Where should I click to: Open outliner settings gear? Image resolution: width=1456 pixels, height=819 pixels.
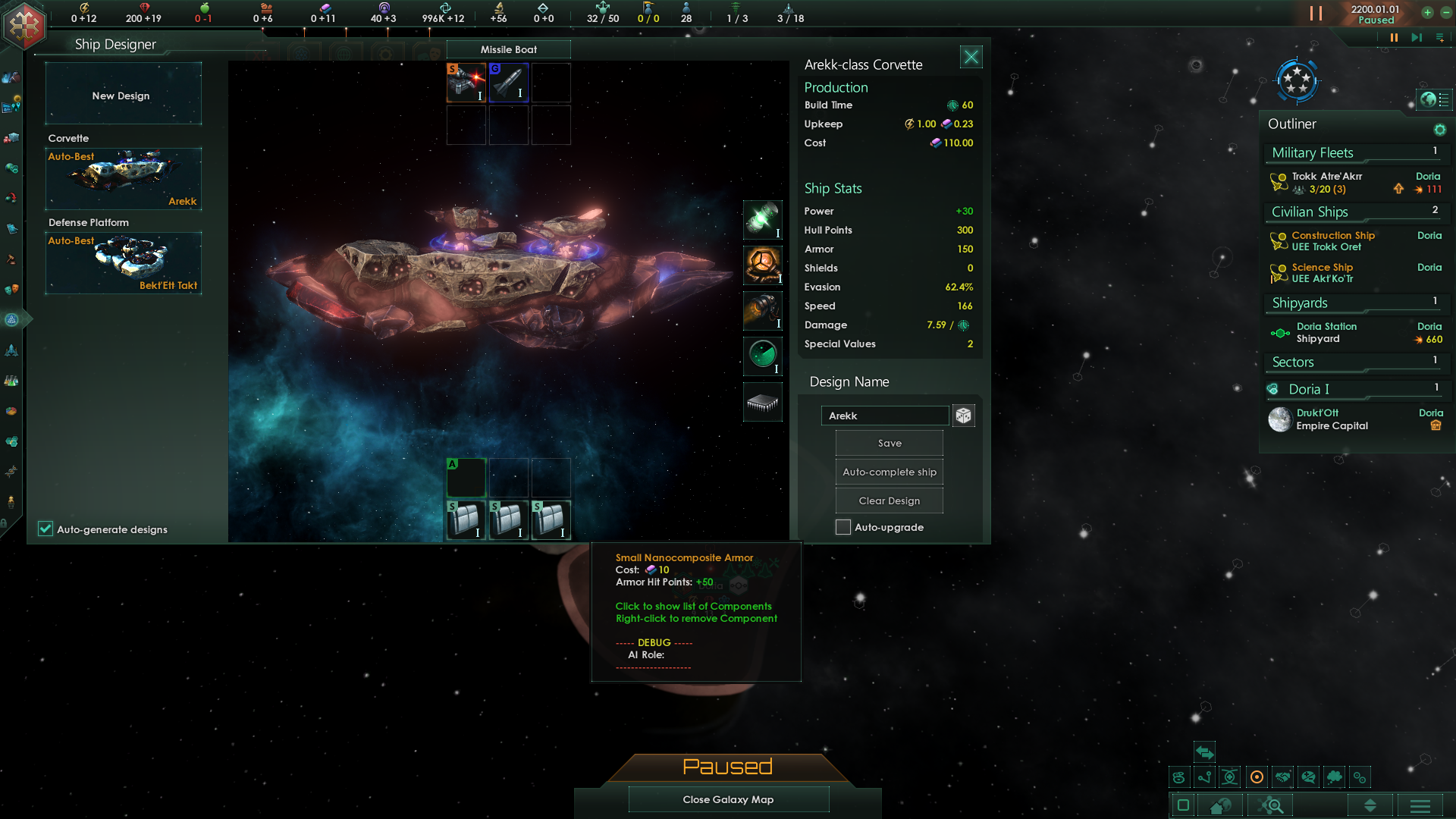click(1439, 130)
